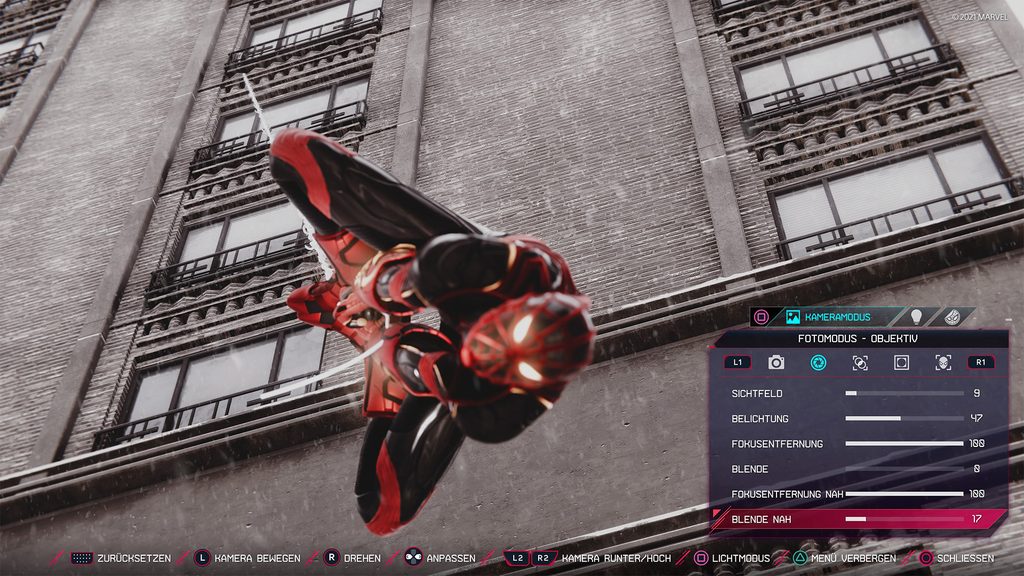The width and height of the screenshot is (1024, 576).
Task: Adjust the Sichtfeld slider
Action: (x=904, y=394)
